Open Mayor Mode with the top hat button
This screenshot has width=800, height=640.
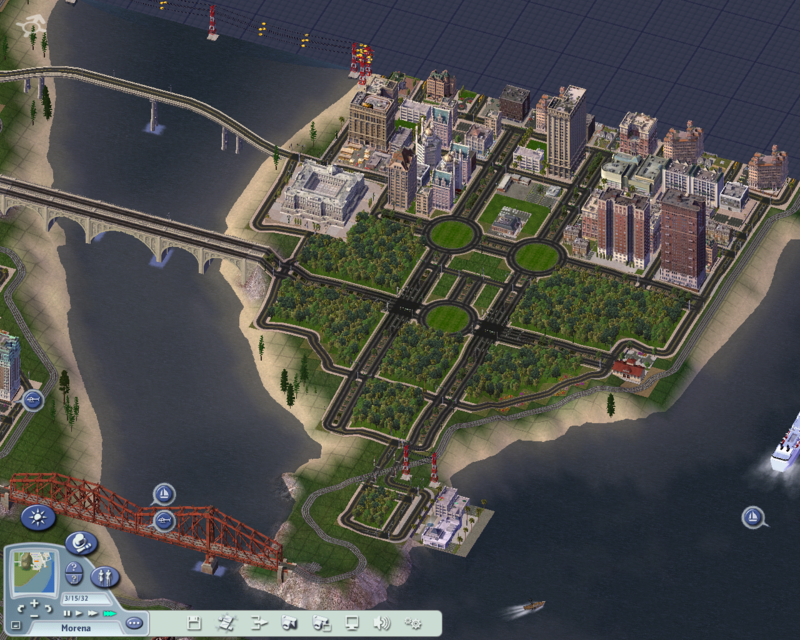coord(81,543)
